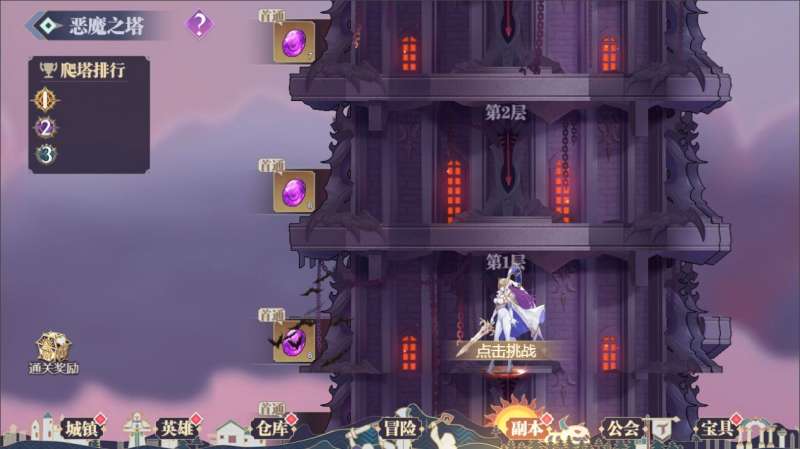Open the purple question mark help
The image size is (800, 449).
point(200,24)
